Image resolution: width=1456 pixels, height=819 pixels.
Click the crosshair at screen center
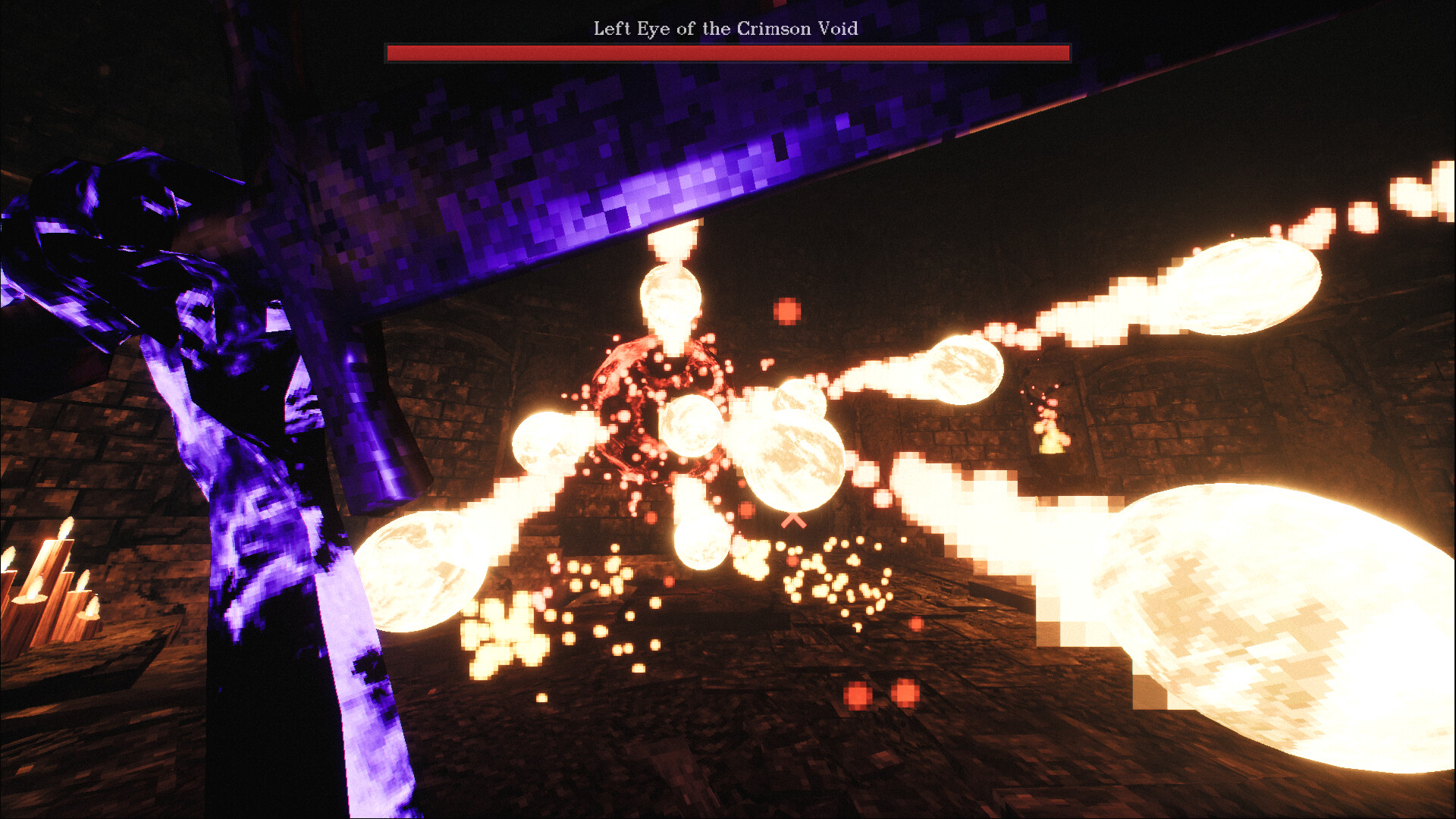click(795, 520)
